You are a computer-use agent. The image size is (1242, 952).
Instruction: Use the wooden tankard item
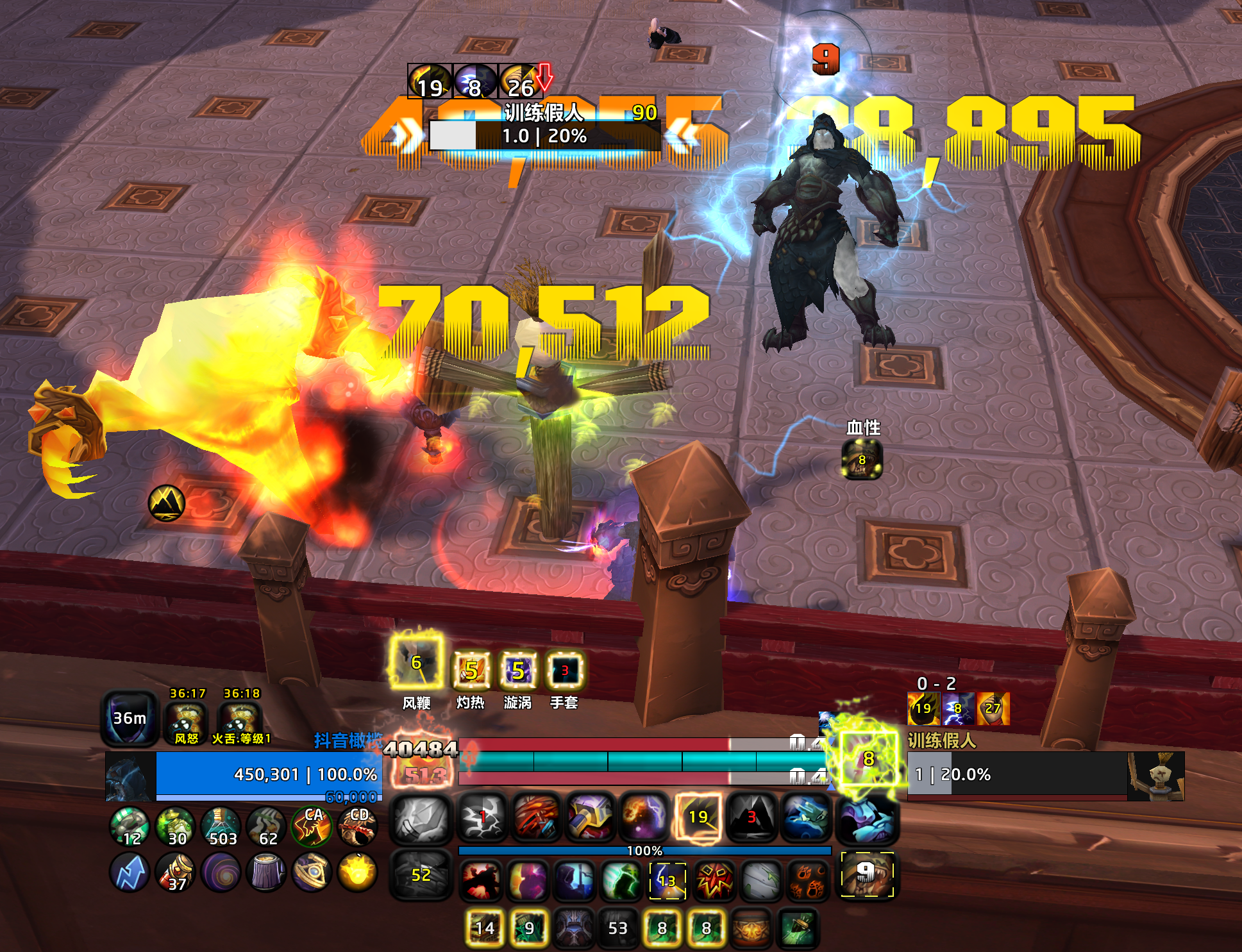point(265,873)
